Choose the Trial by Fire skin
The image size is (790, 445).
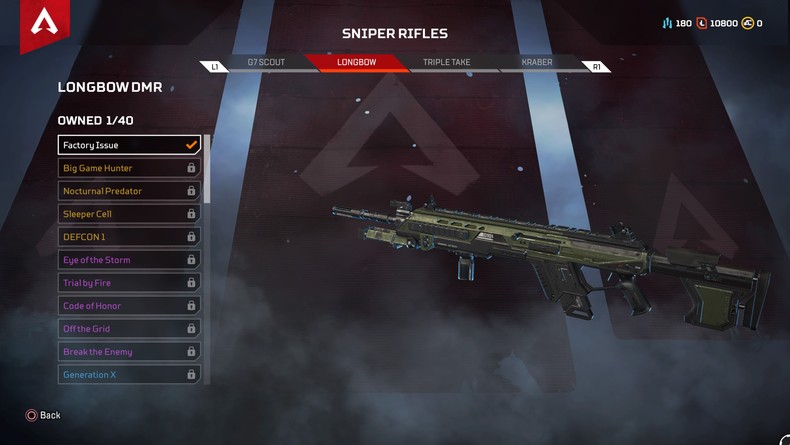pos(129,283)
